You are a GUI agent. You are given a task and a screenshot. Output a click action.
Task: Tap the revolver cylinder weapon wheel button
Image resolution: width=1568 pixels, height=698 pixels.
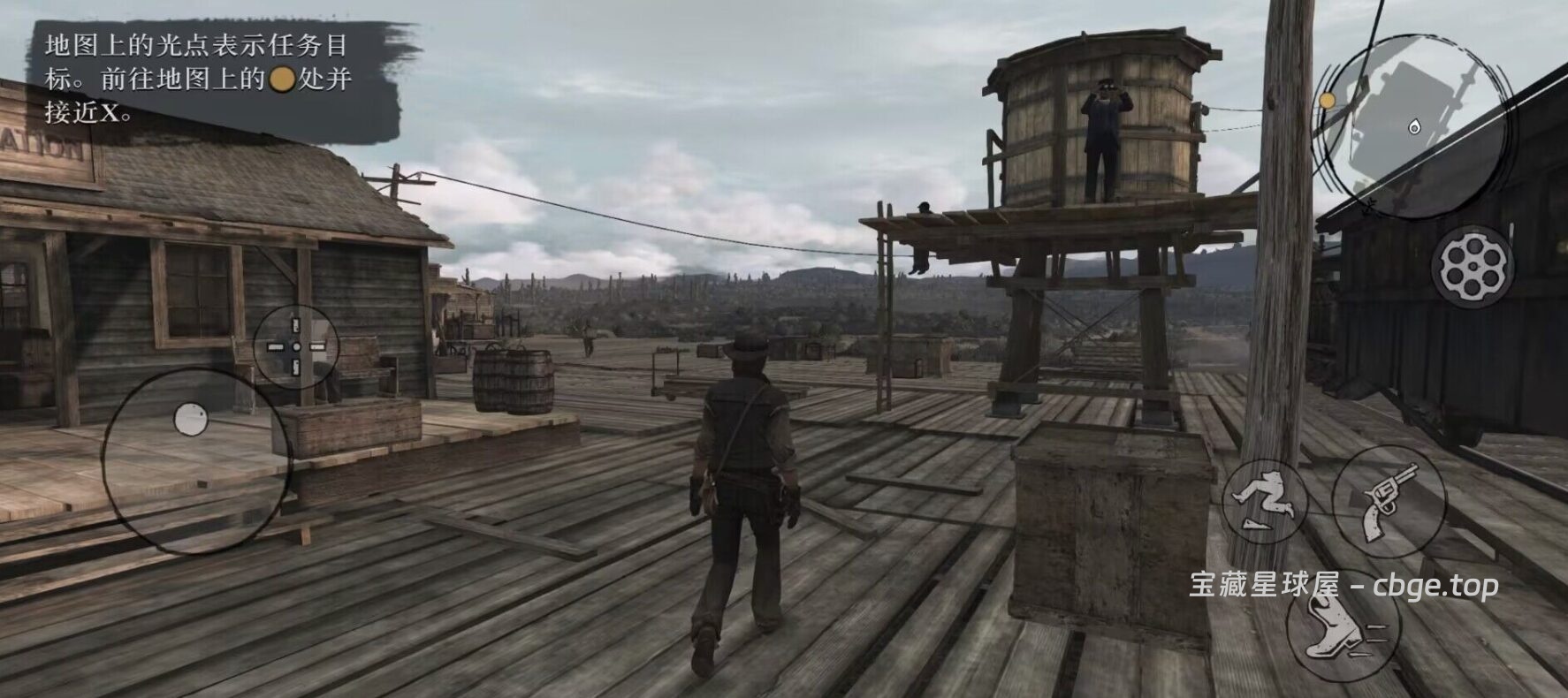click(1471, 265)
